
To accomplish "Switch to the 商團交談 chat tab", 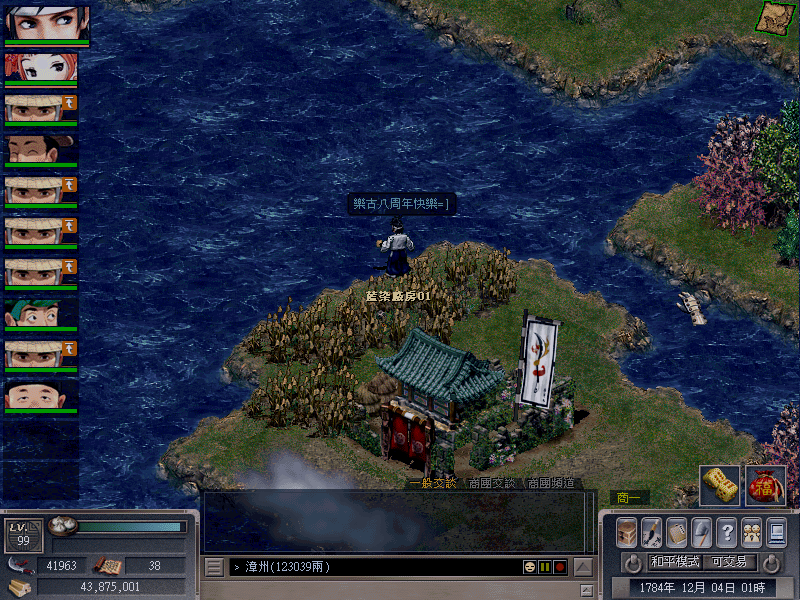I will pos(491,483).
